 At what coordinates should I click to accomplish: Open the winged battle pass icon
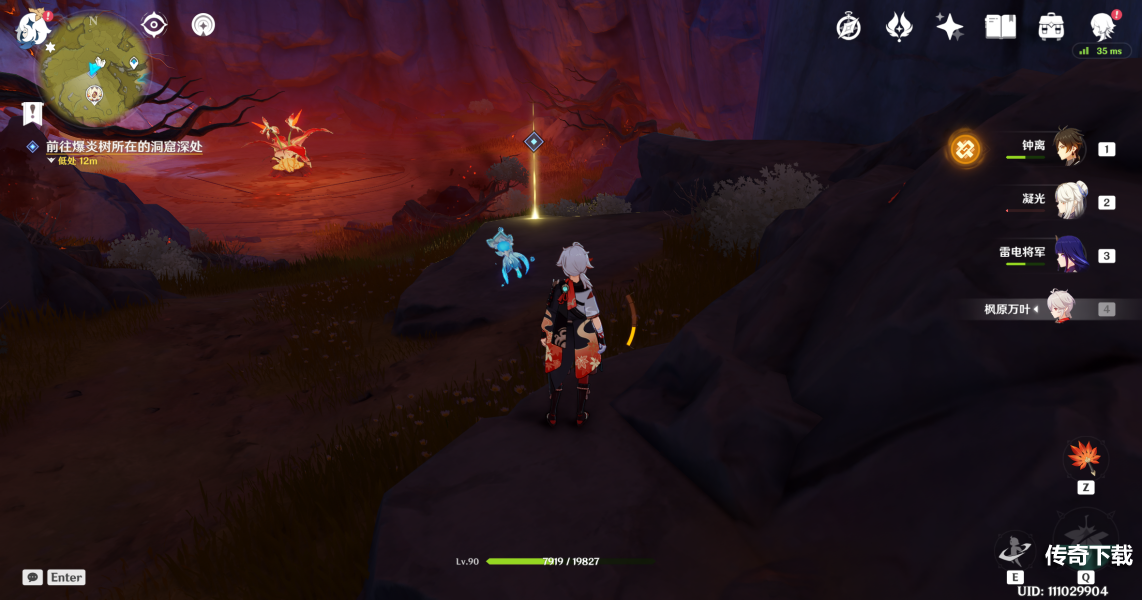tap(899, 27)
